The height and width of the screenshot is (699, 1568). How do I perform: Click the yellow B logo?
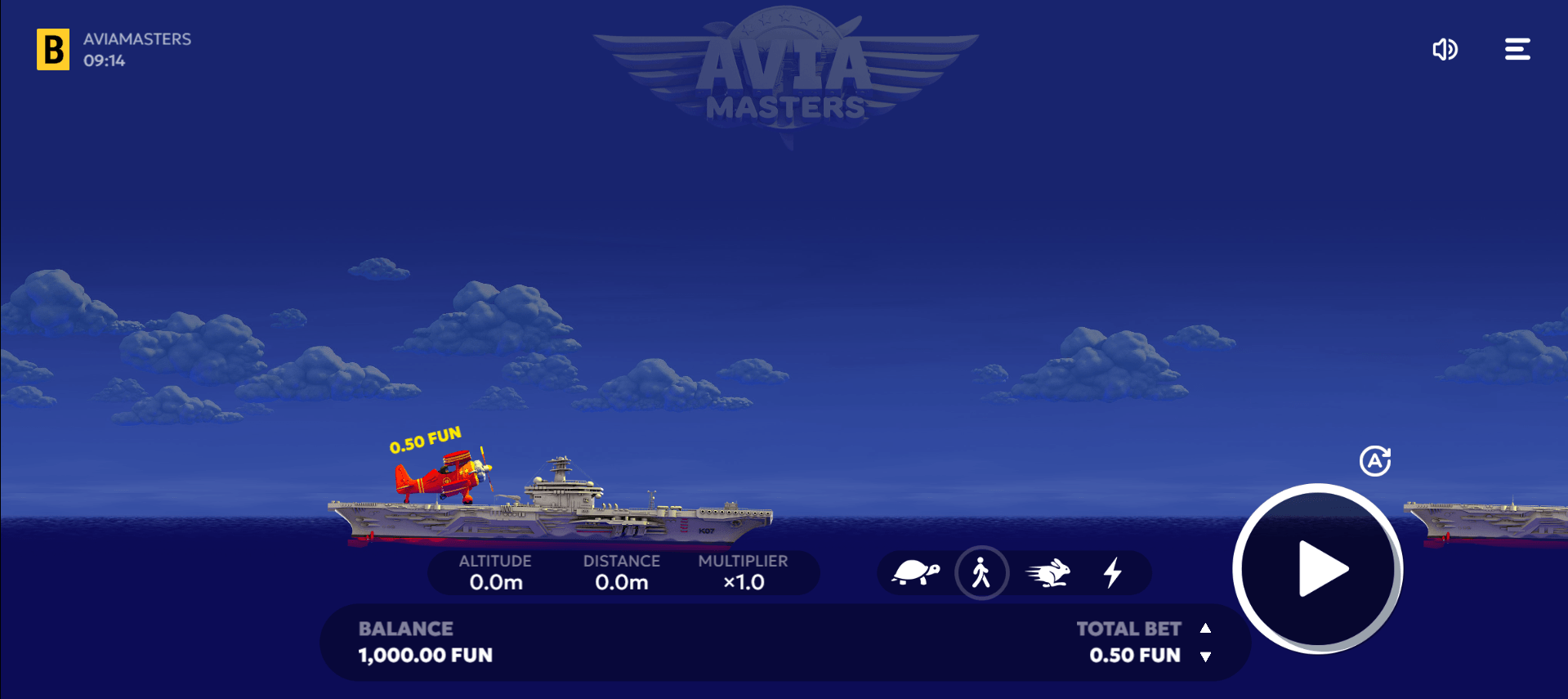(x=53, y=50)
